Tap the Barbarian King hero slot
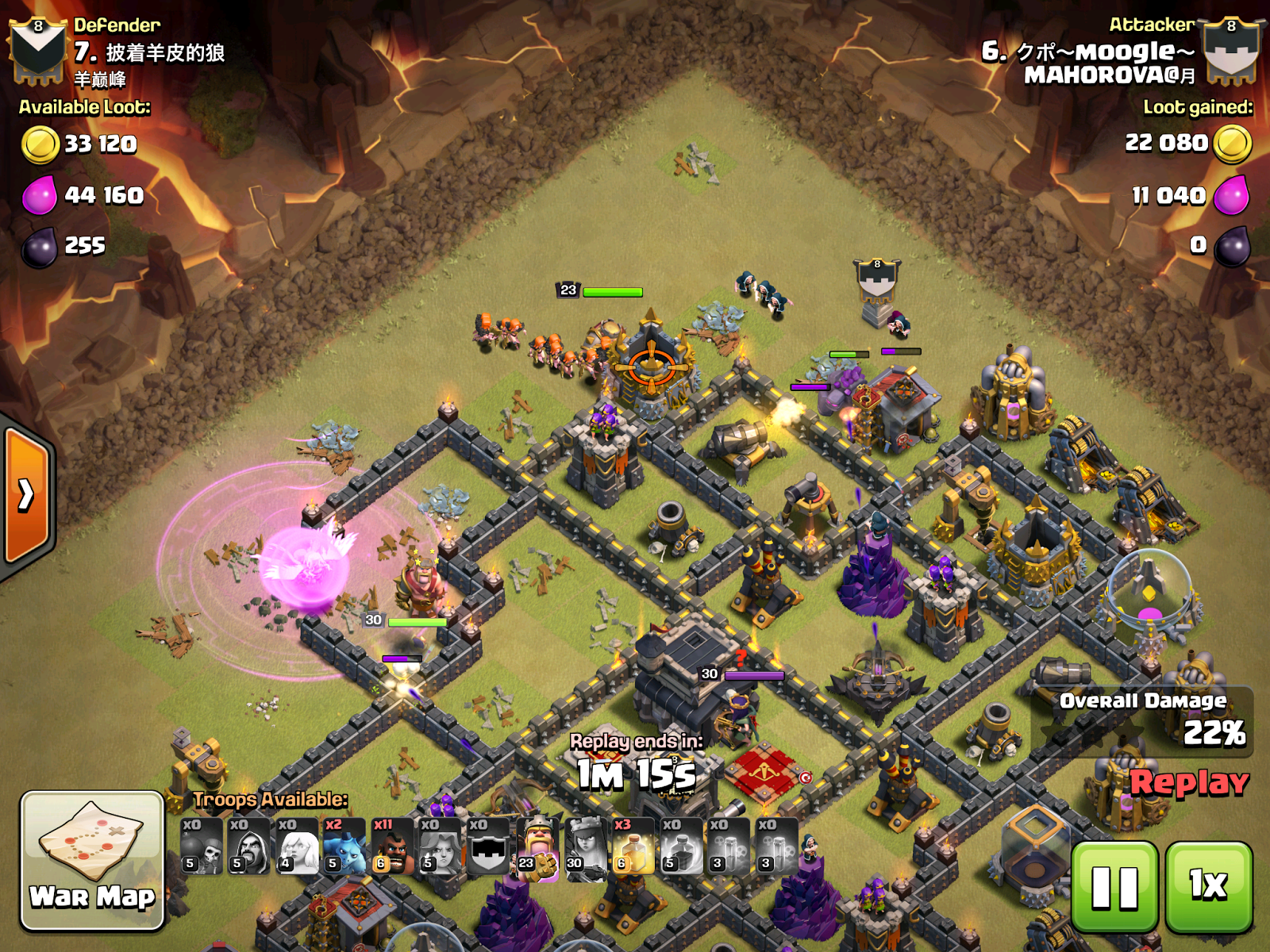Screen dimensions: 1270x952 tap(537, 846)
